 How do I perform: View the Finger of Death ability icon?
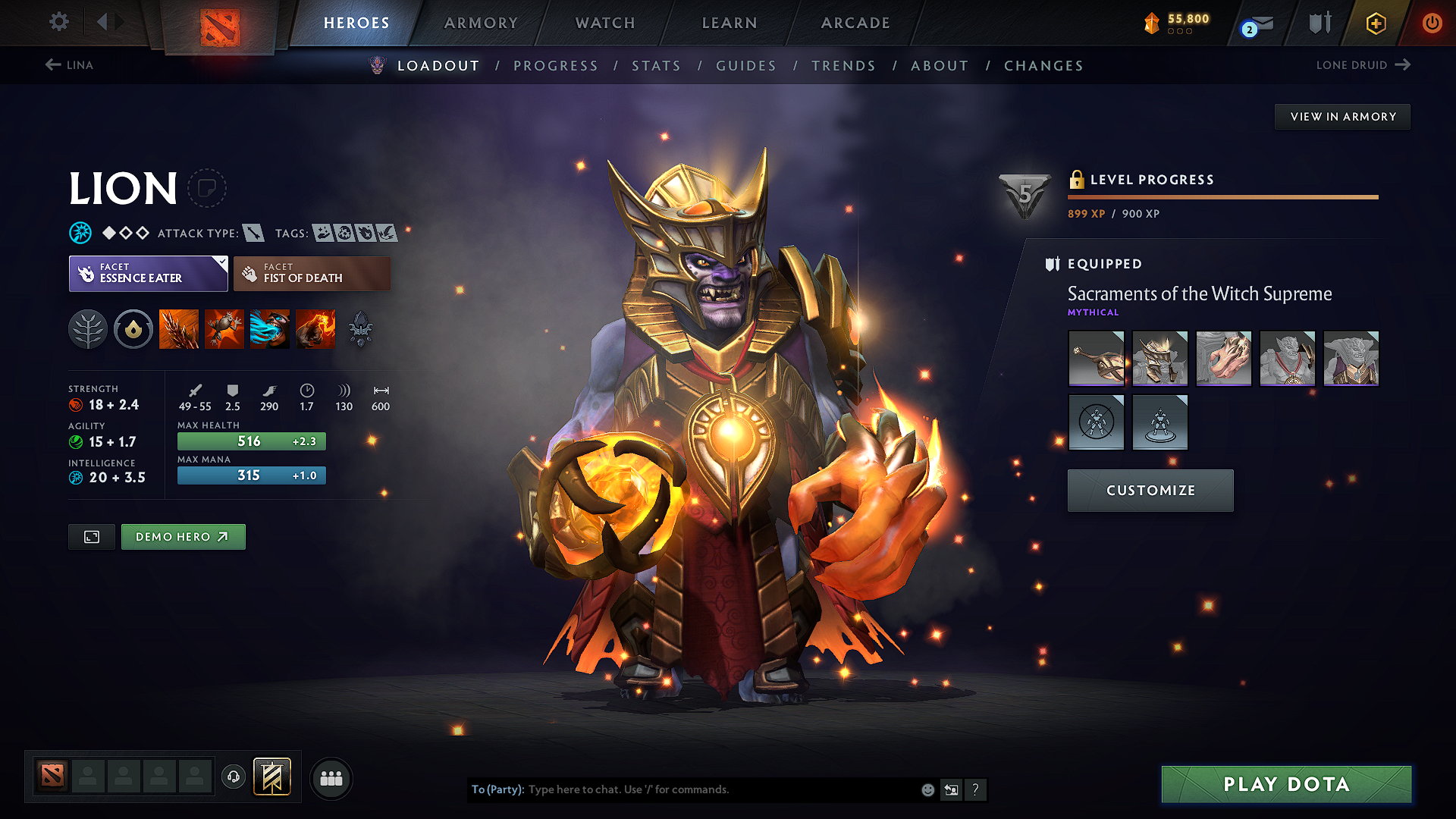pos(315,329)
